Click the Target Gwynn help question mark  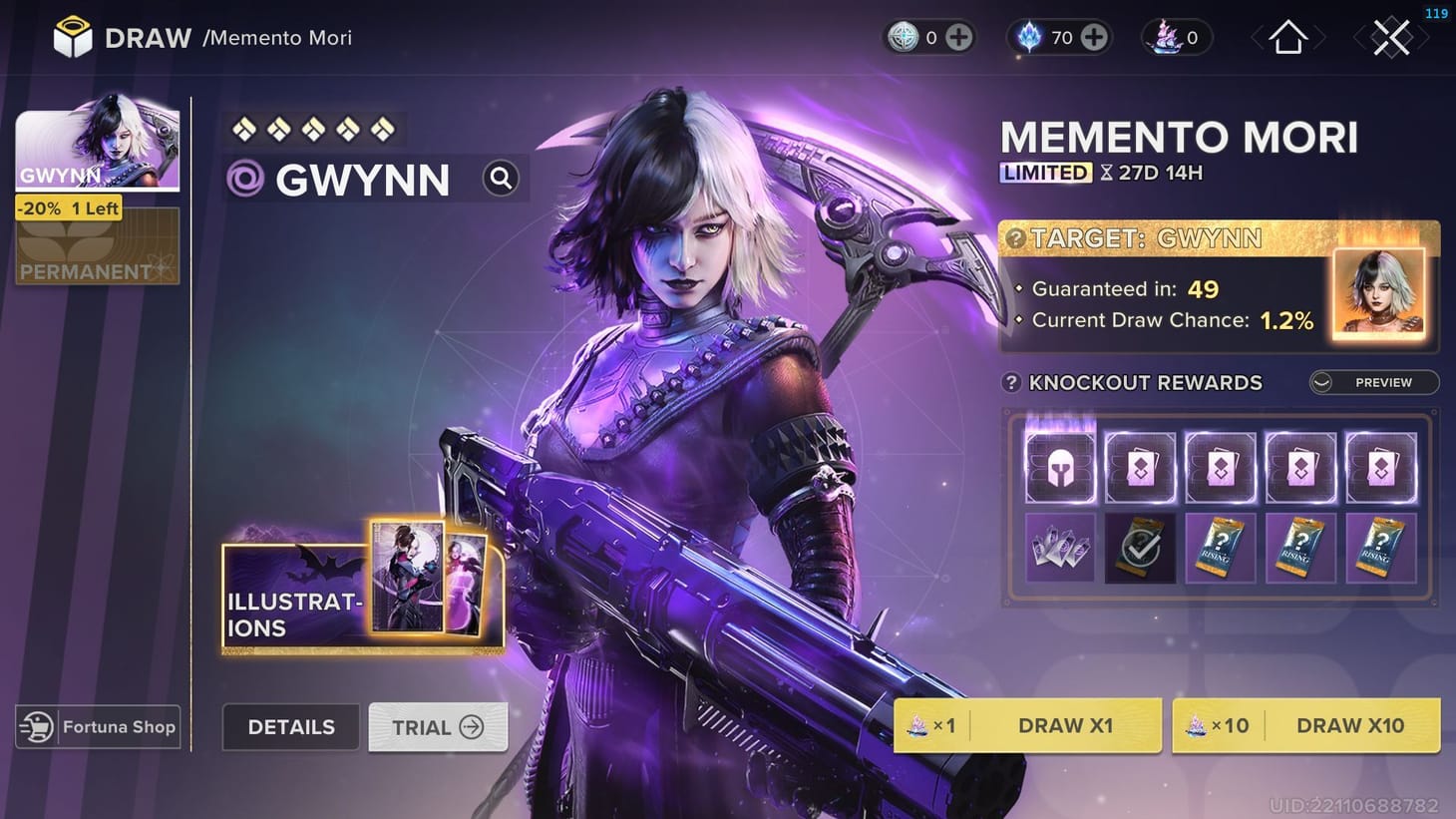[x=1018, y=238]
